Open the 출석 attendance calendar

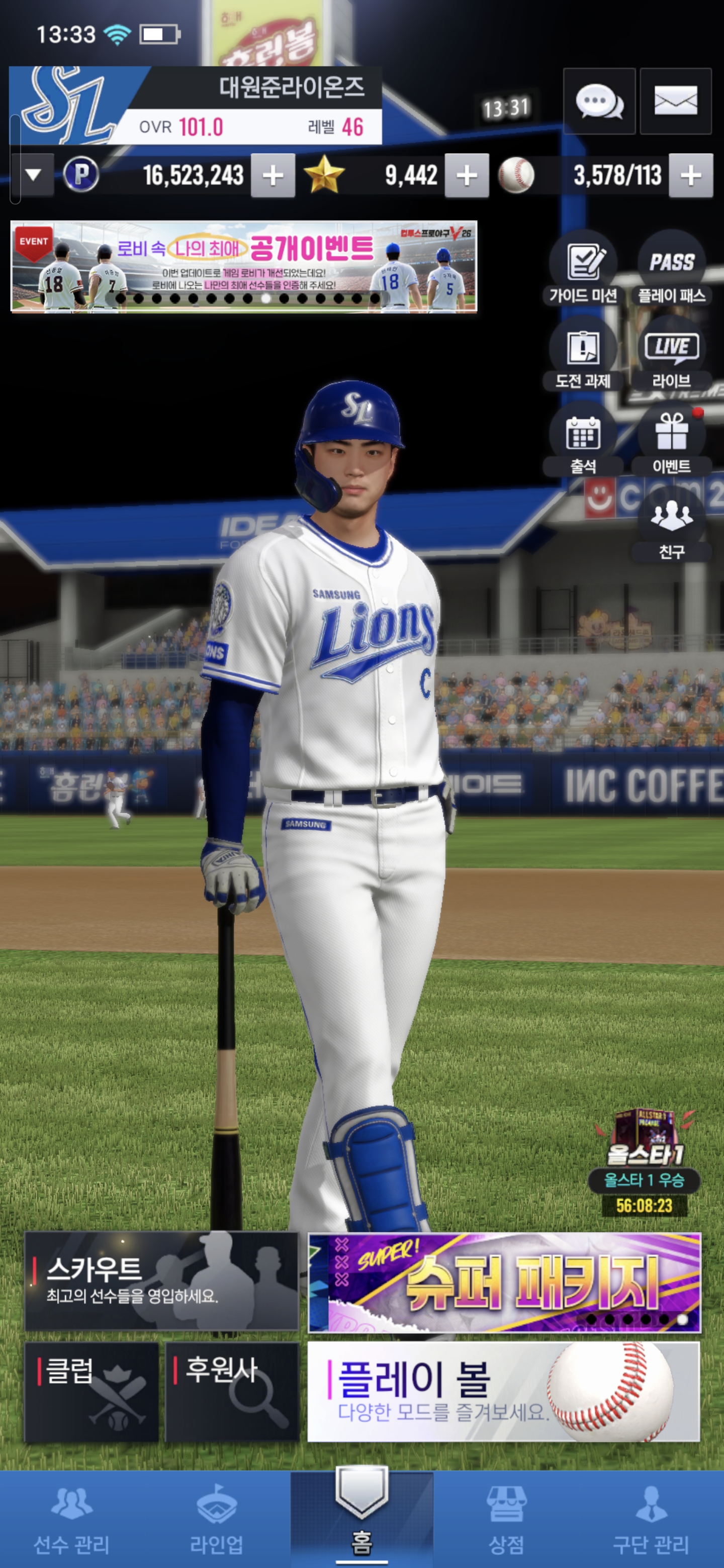(583, 438)
